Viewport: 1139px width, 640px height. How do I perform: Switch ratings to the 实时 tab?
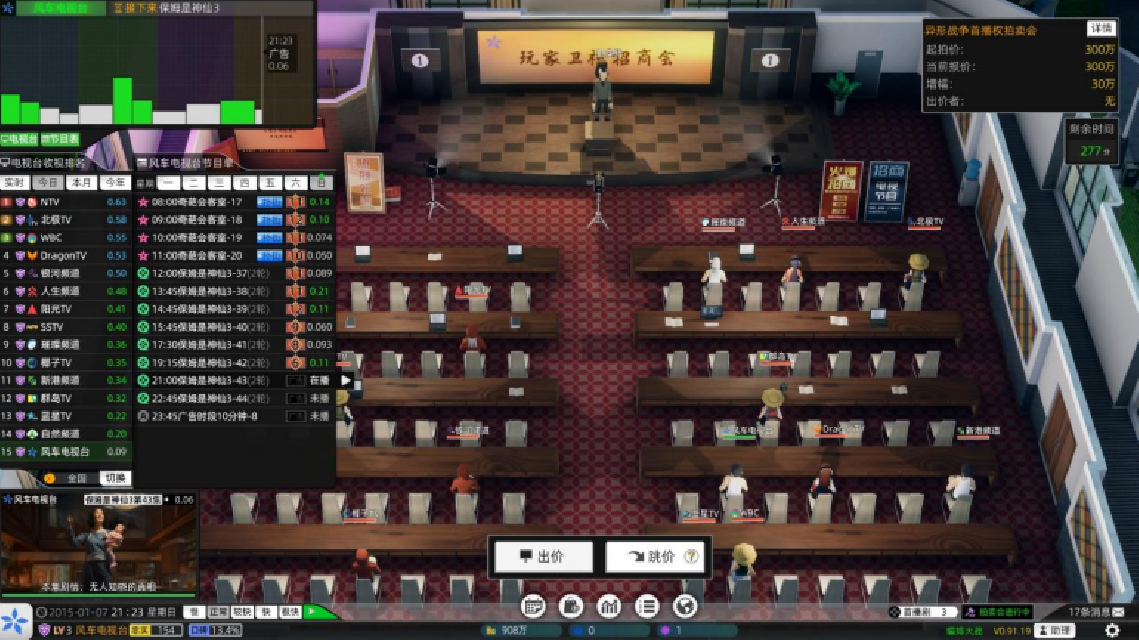[14, 183]
